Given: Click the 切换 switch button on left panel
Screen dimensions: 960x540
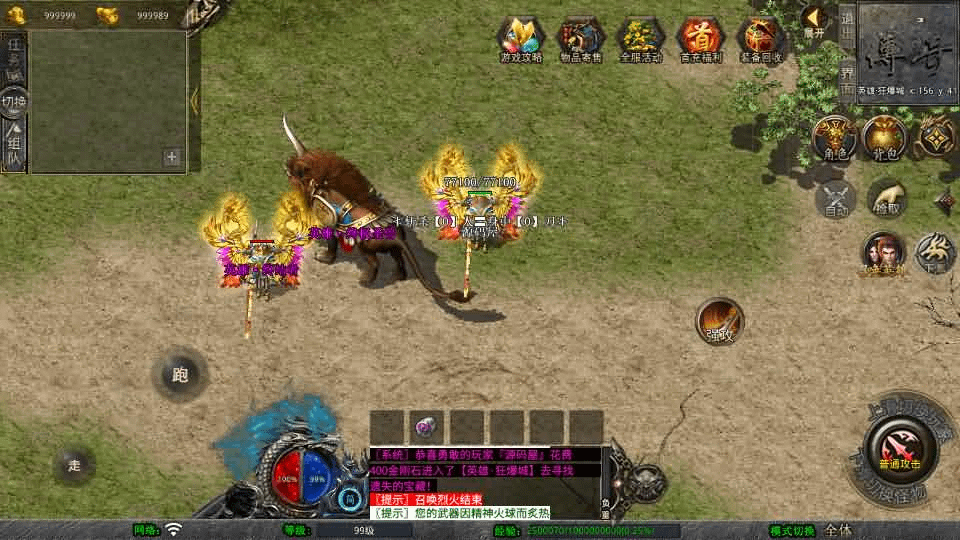Looking at the screenshot, I should [x=14, y=101].
